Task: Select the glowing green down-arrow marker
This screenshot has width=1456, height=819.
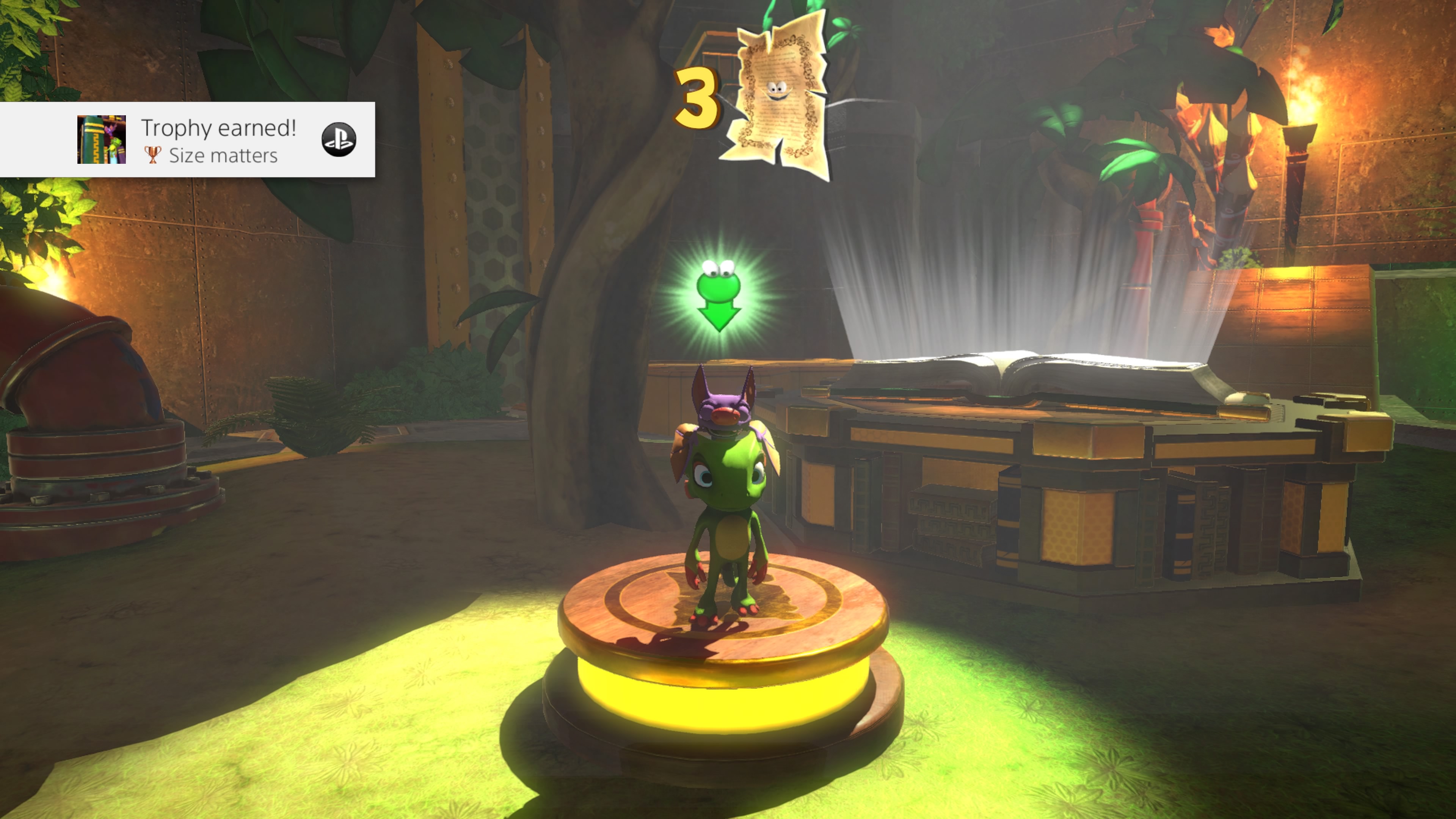Action: click(719, 296)
